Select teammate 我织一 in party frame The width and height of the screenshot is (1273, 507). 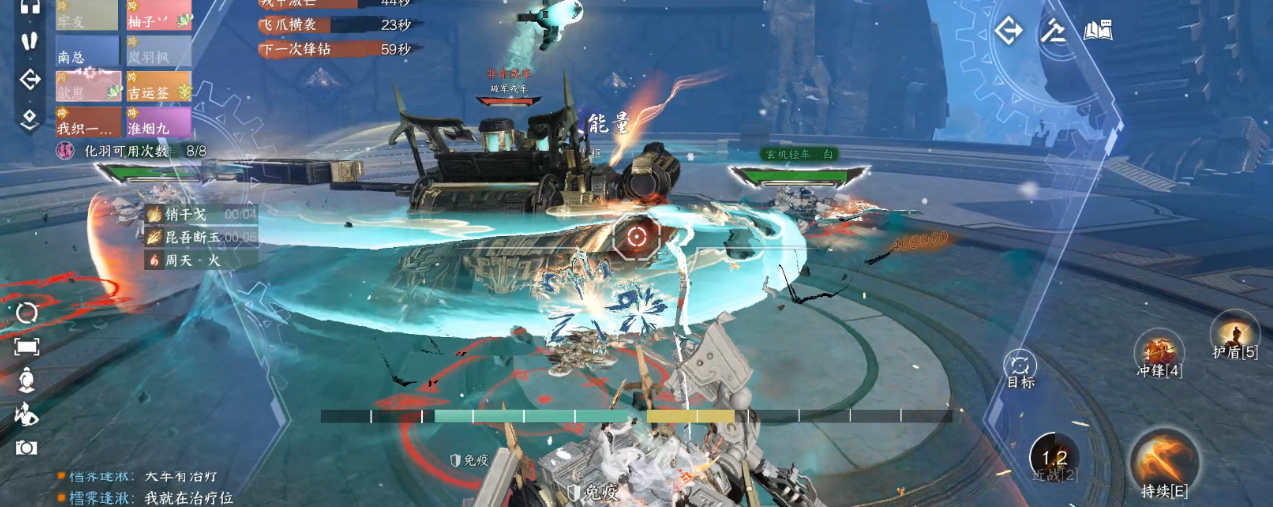87,122
